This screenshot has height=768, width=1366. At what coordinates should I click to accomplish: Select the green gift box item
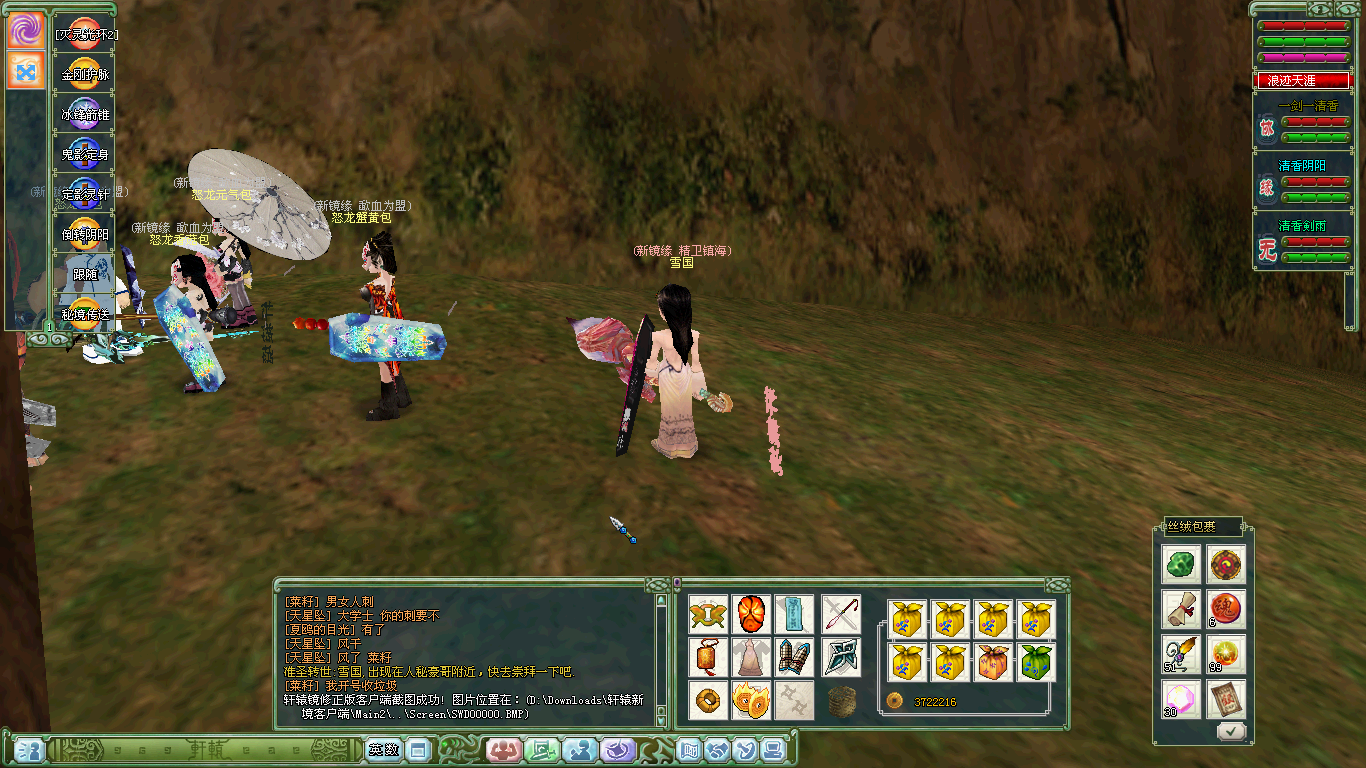1035,662
